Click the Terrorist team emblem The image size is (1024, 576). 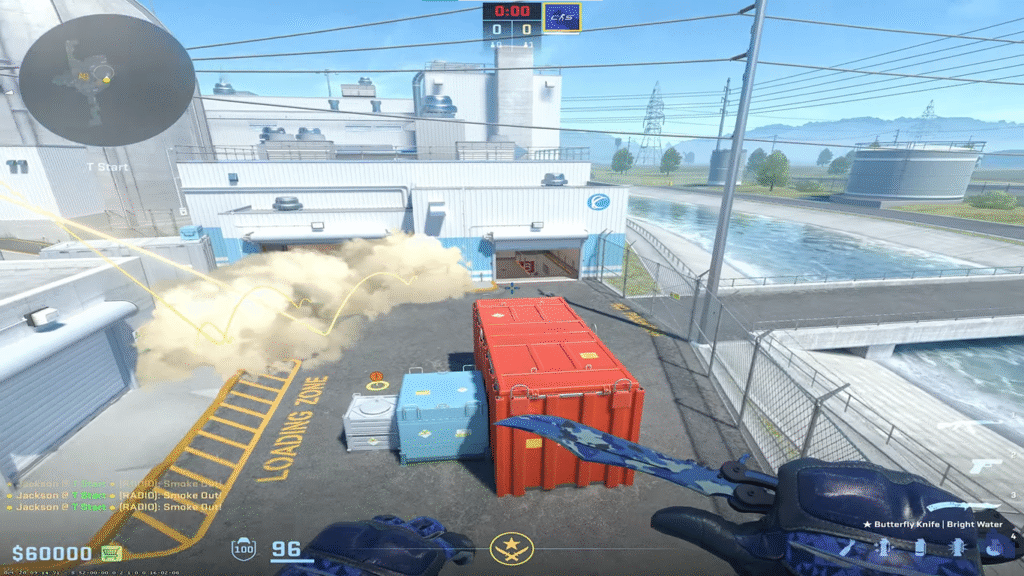pos(511,548)
